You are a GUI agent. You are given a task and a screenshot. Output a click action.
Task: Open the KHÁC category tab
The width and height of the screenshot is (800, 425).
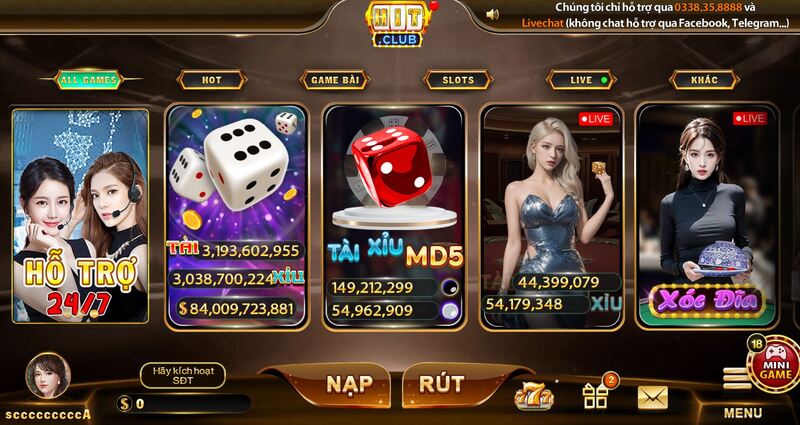pos(705,80)
